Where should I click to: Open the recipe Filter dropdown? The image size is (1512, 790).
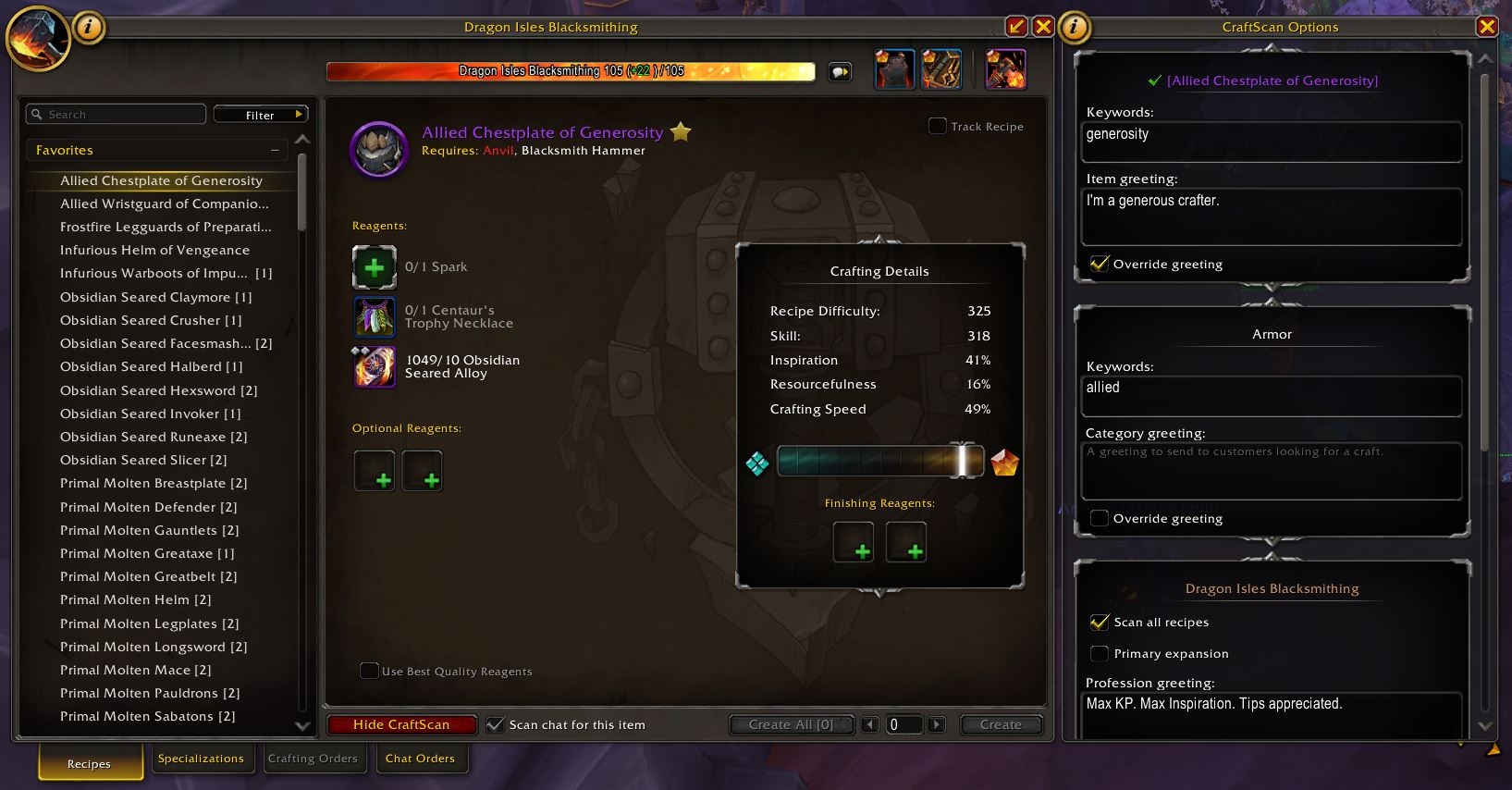(x=261, y=114)
